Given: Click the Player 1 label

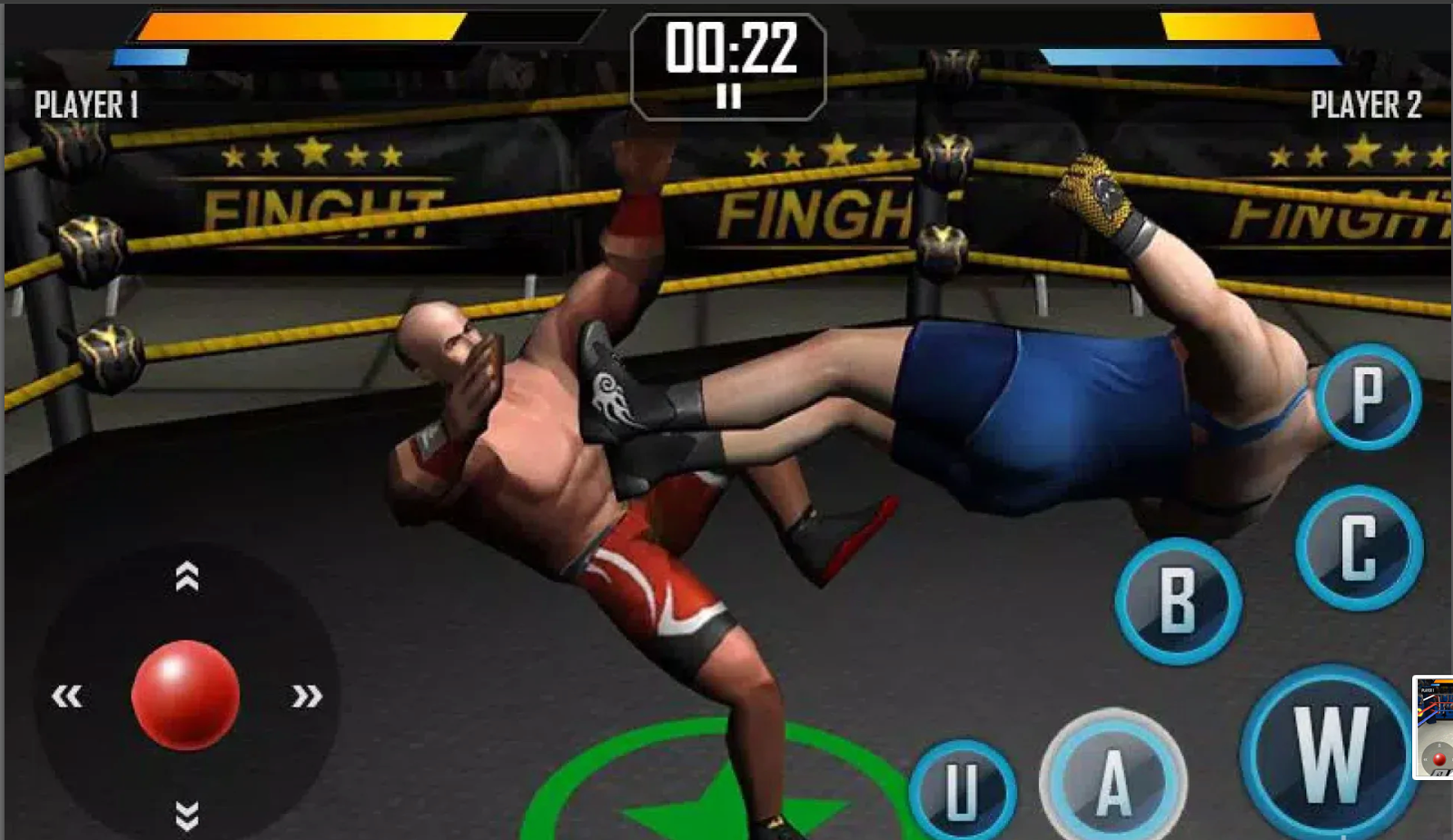Looking at the screenshot, I should coord(86,105).
